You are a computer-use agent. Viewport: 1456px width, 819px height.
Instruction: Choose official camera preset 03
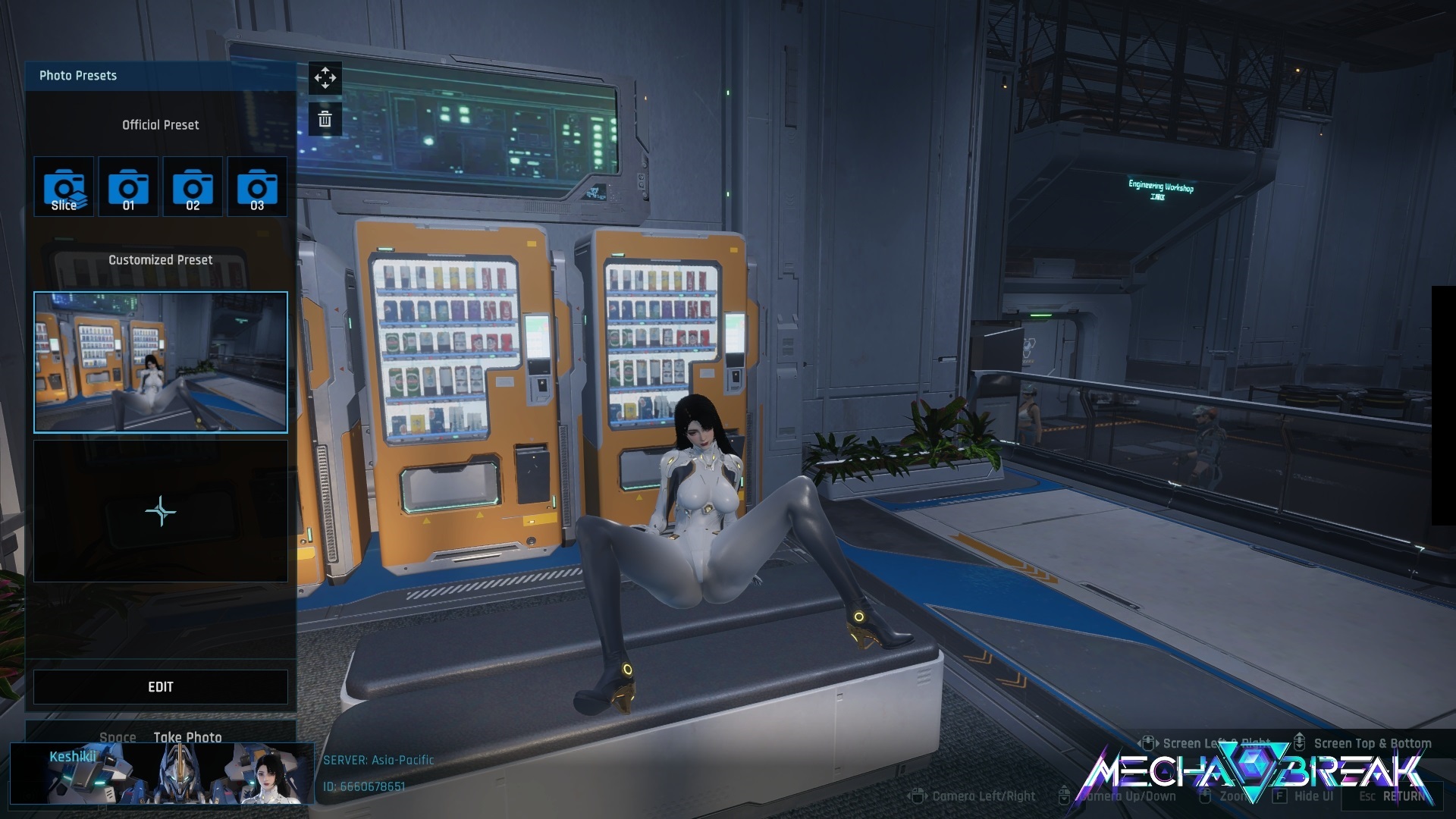[x=257, y=187]
